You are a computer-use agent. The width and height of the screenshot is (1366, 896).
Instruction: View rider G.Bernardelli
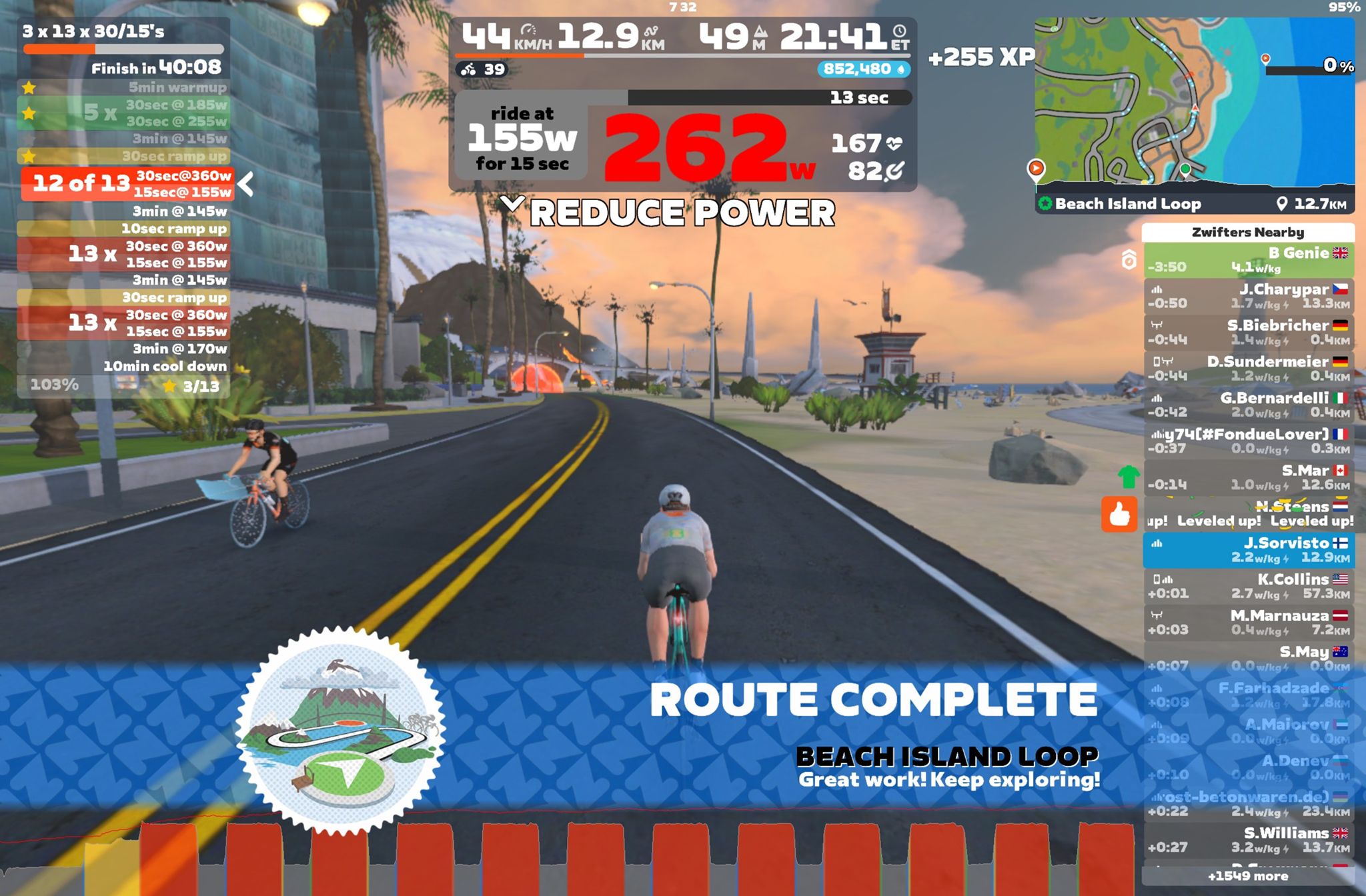pos(1248,405)
